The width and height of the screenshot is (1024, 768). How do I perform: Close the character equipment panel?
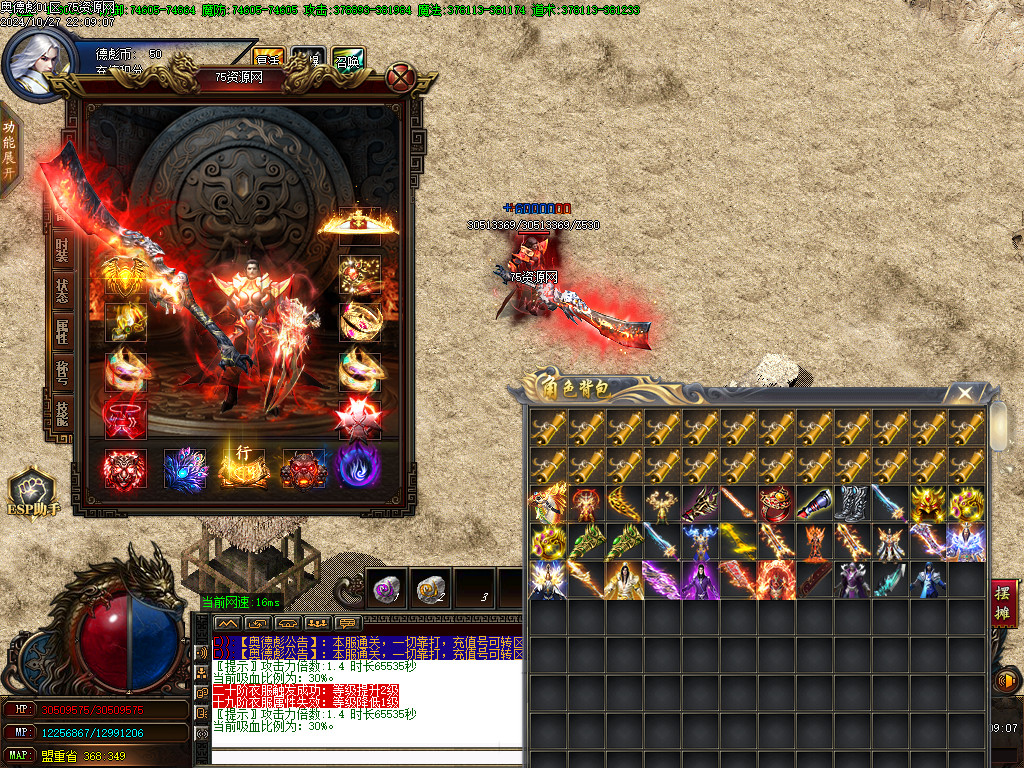(401, 77)
